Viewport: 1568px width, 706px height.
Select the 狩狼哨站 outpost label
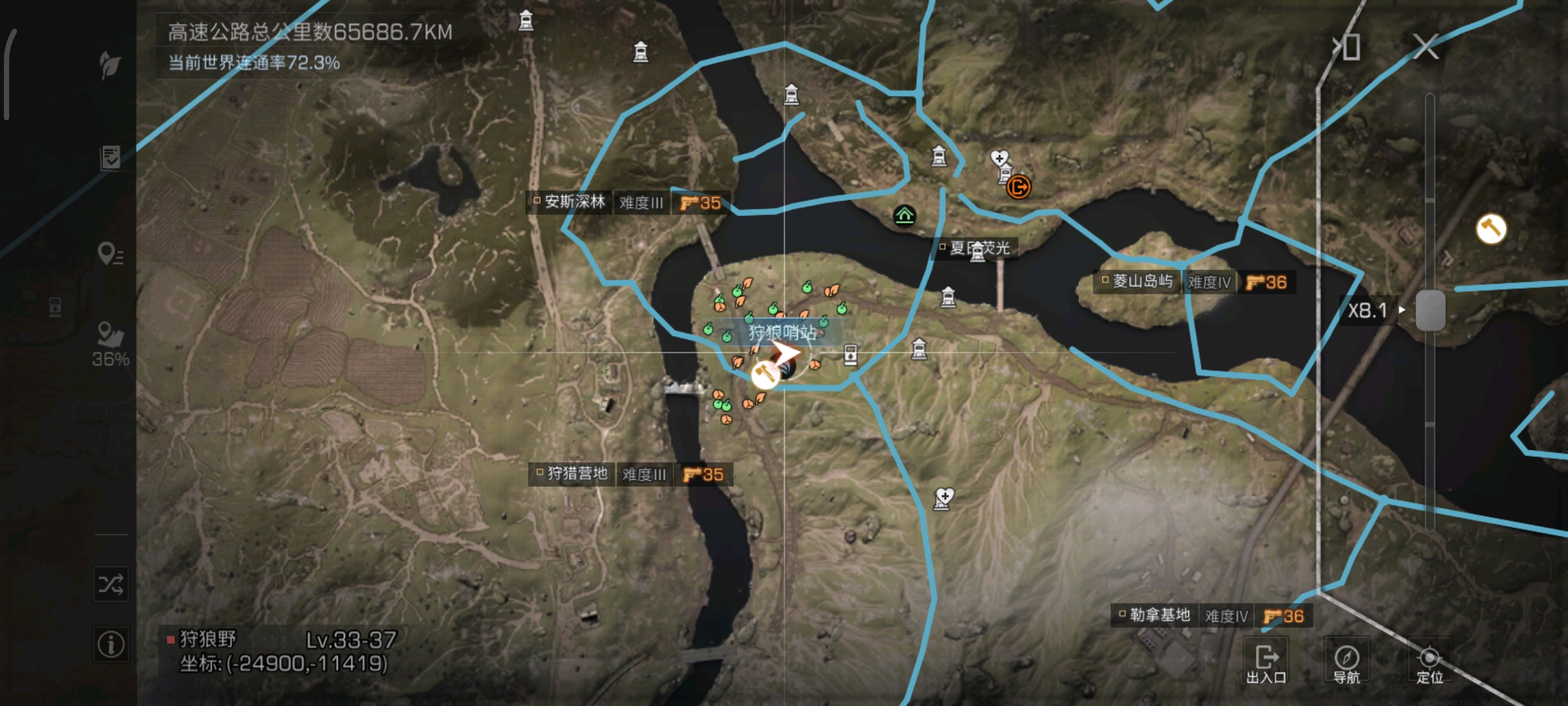click(x=782, y=332)
